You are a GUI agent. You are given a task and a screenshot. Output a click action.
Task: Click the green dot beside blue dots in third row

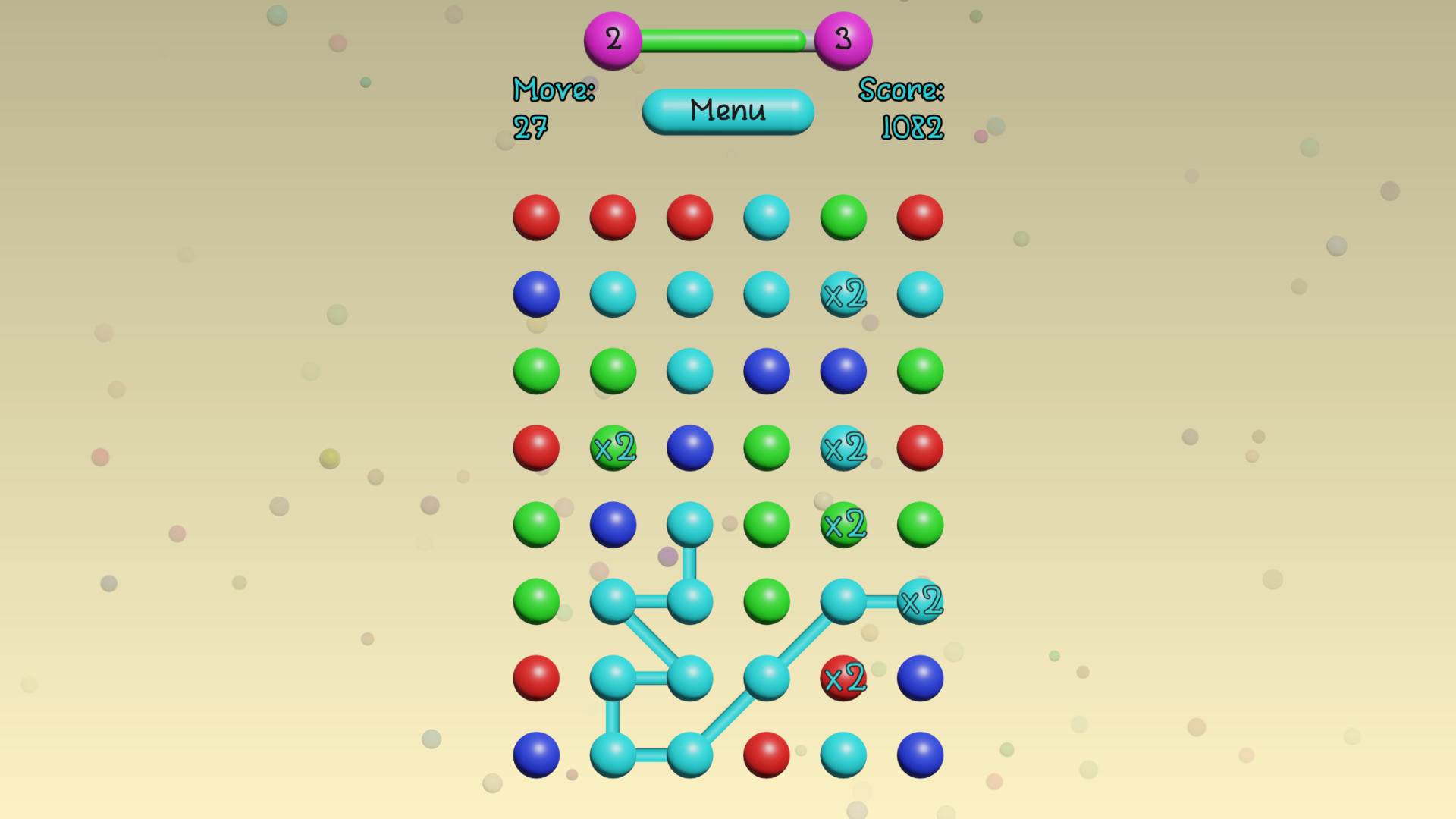(x=919, y=371)
